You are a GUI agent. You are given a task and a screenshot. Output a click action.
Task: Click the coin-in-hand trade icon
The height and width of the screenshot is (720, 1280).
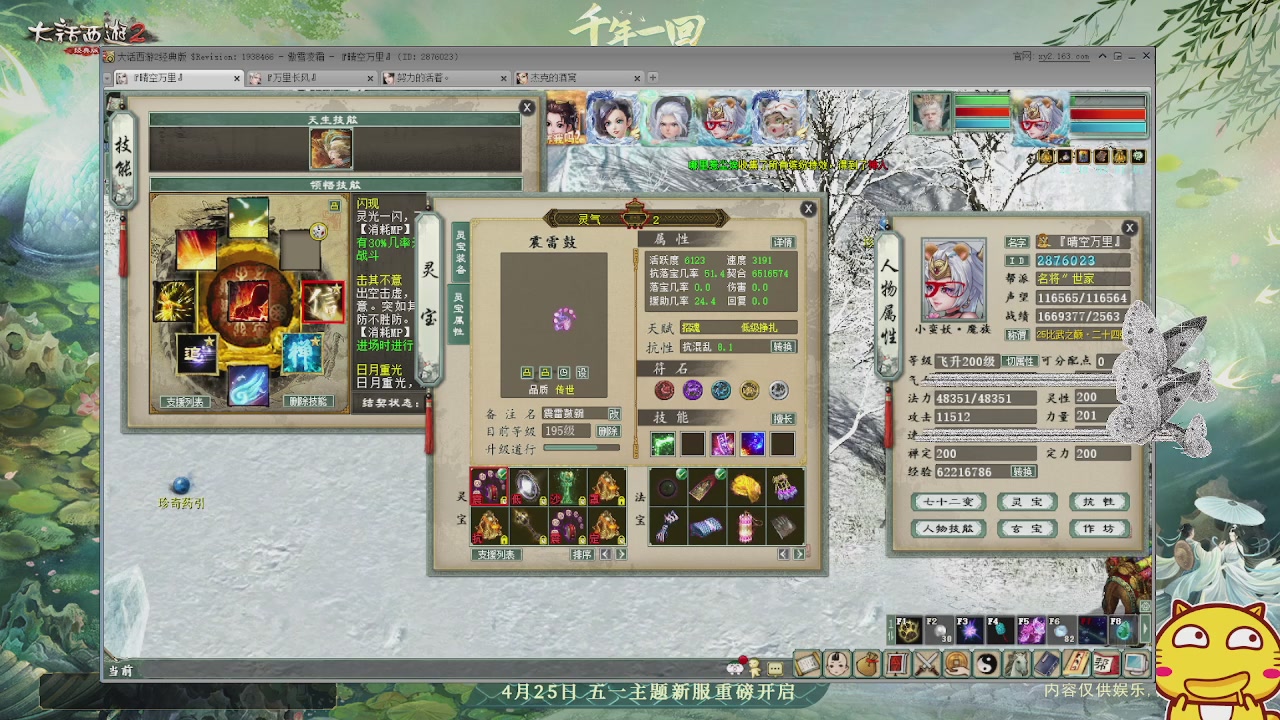(x=956, y=664)
